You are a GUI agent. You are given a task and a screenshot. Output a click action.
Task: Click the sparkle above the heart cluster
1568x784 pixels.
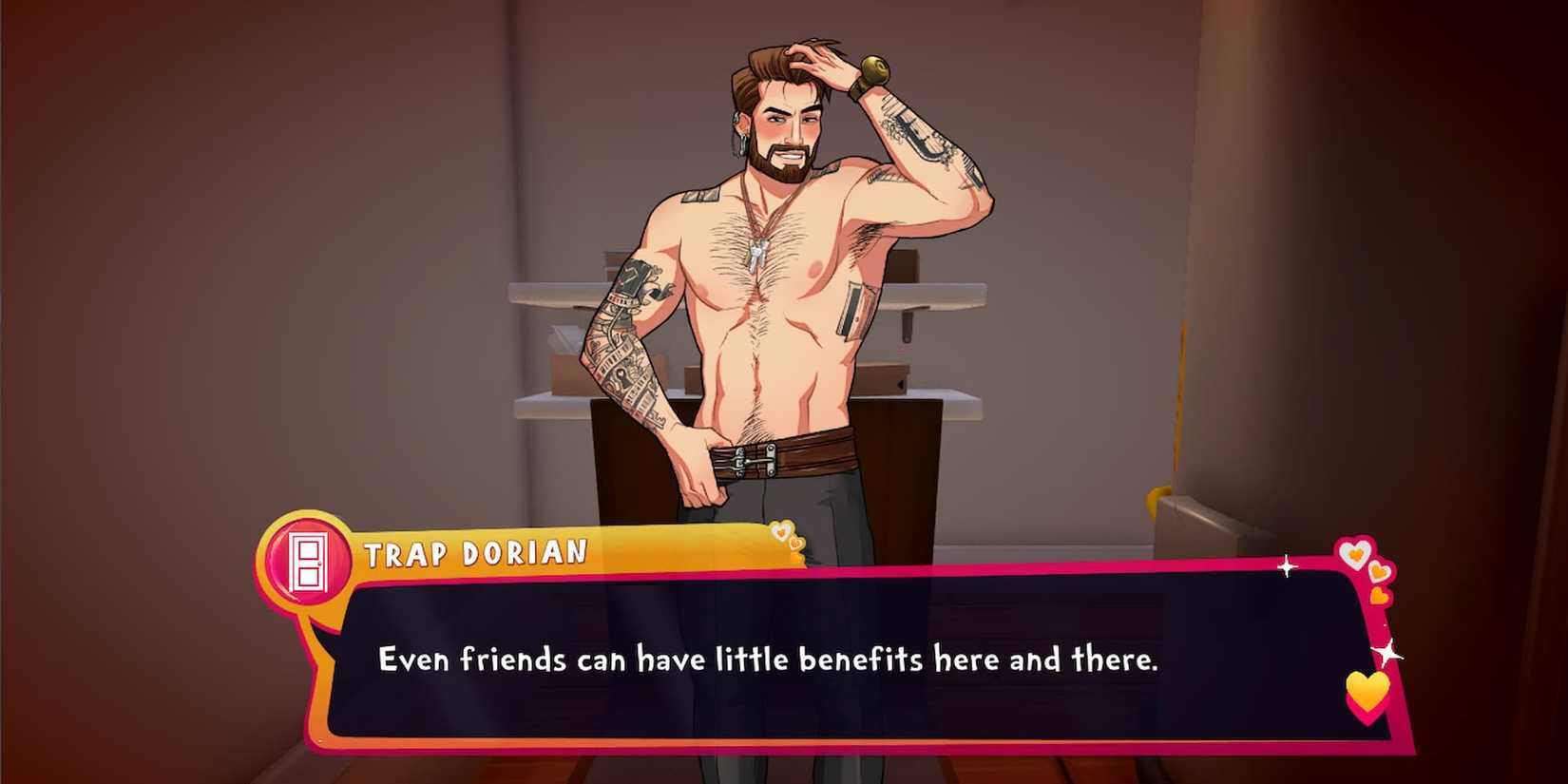click(1287, 566)
